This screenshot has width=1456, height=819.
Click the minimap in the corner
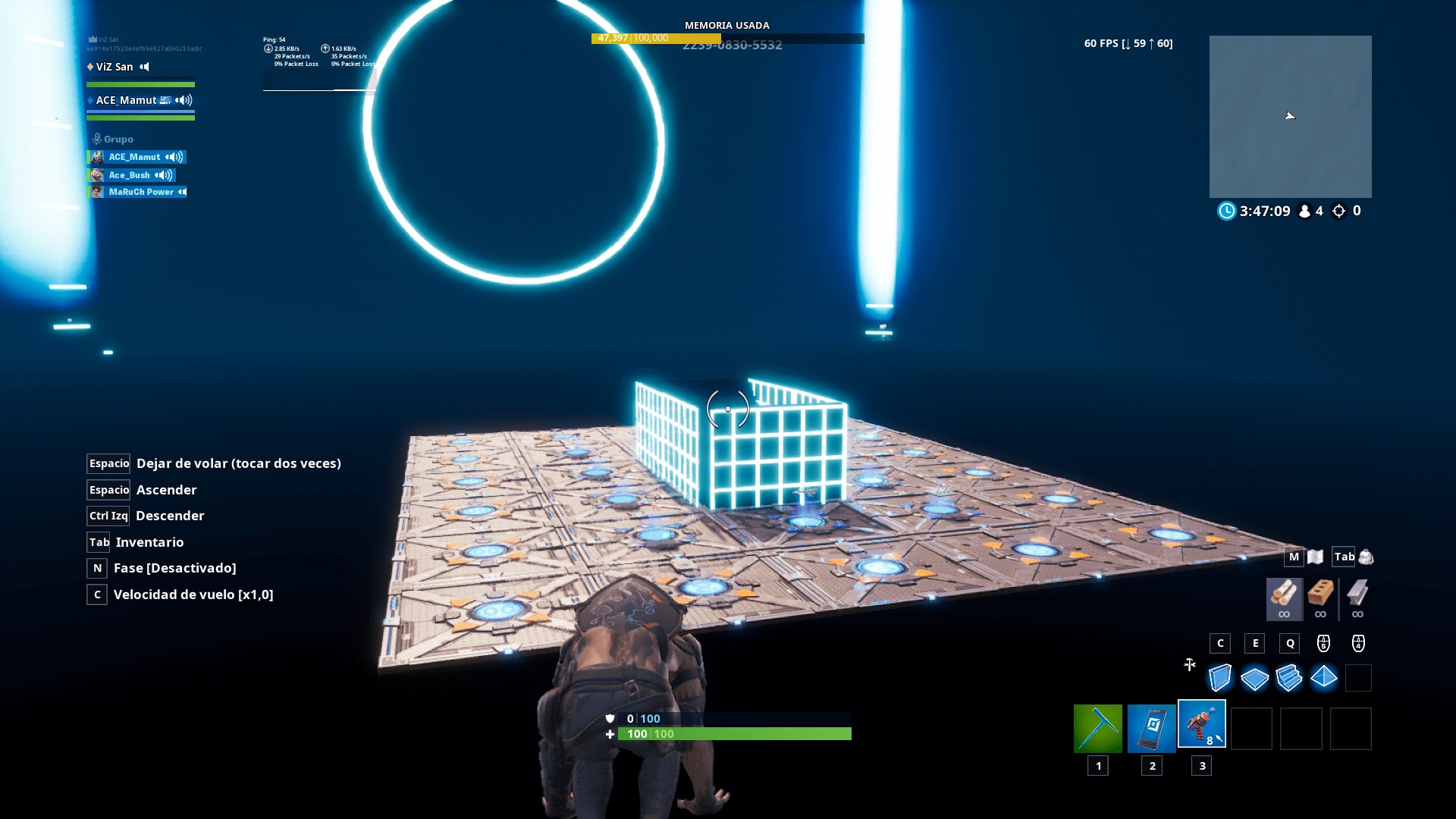(1291, 117)
